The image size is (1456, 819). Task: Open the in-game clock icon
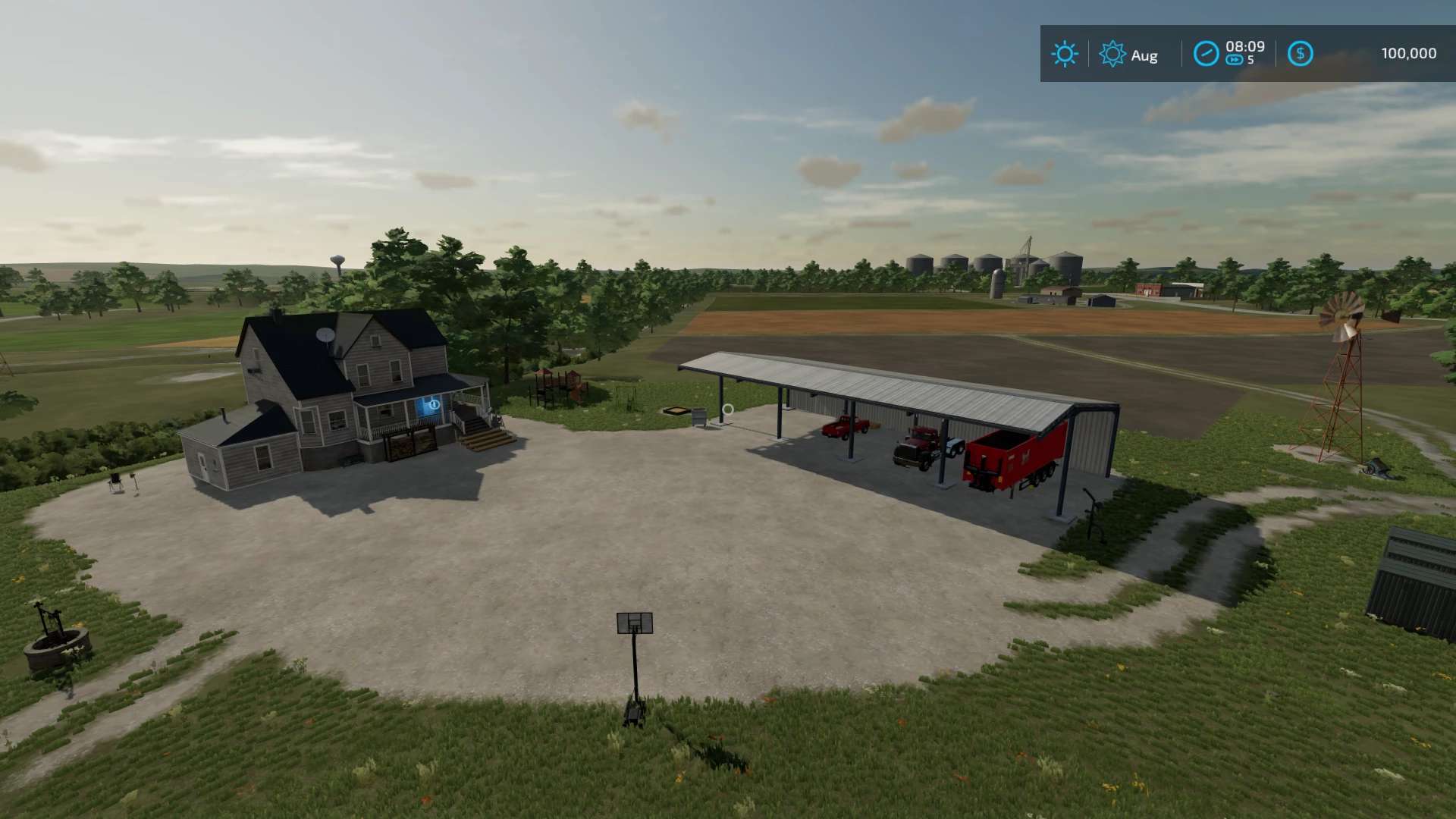[x=1207, y=53]
